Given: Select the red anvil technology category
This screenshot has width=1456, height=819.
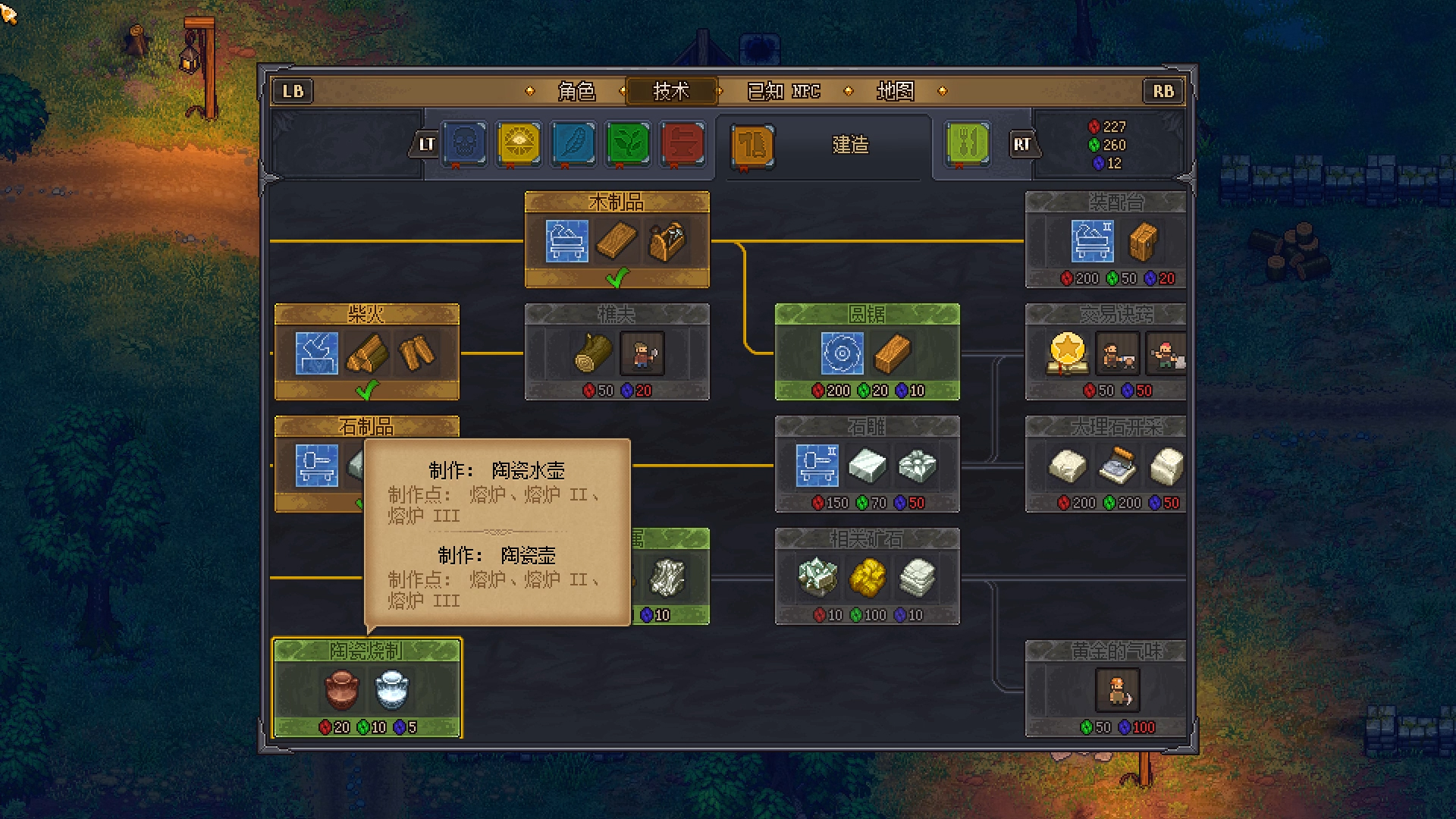Looking at the screenshot, I should pyautogui.click(x=682, y=143).
